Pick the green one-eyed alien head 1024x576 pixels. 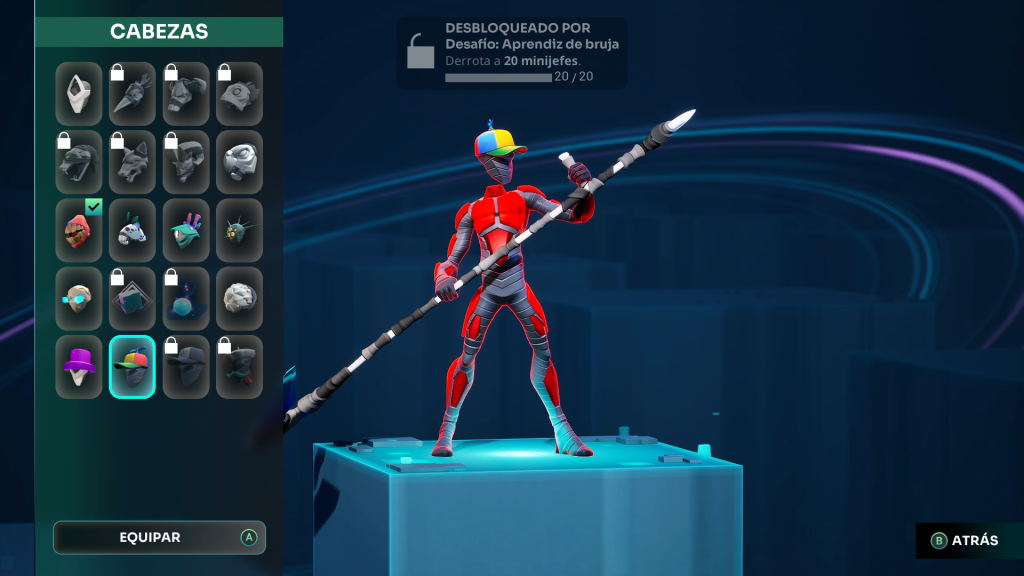pyautogui.click(x=186, y=230)
